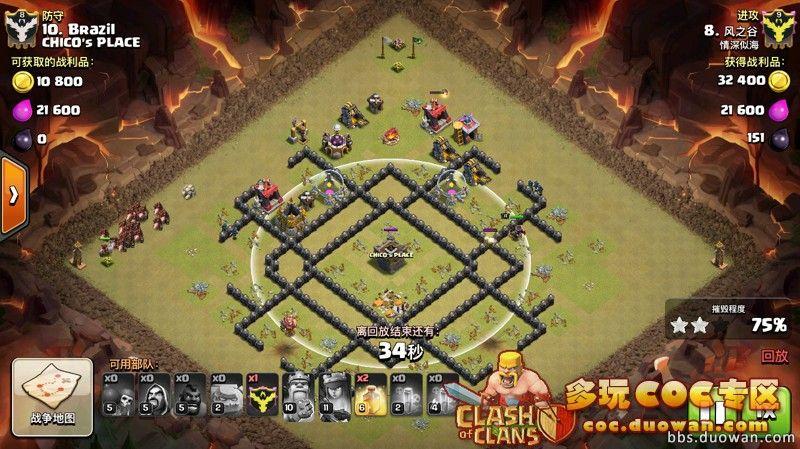Choose the clan castle badge slot
800x449 pixels.
pyautogui.click(x=262, y=394)
